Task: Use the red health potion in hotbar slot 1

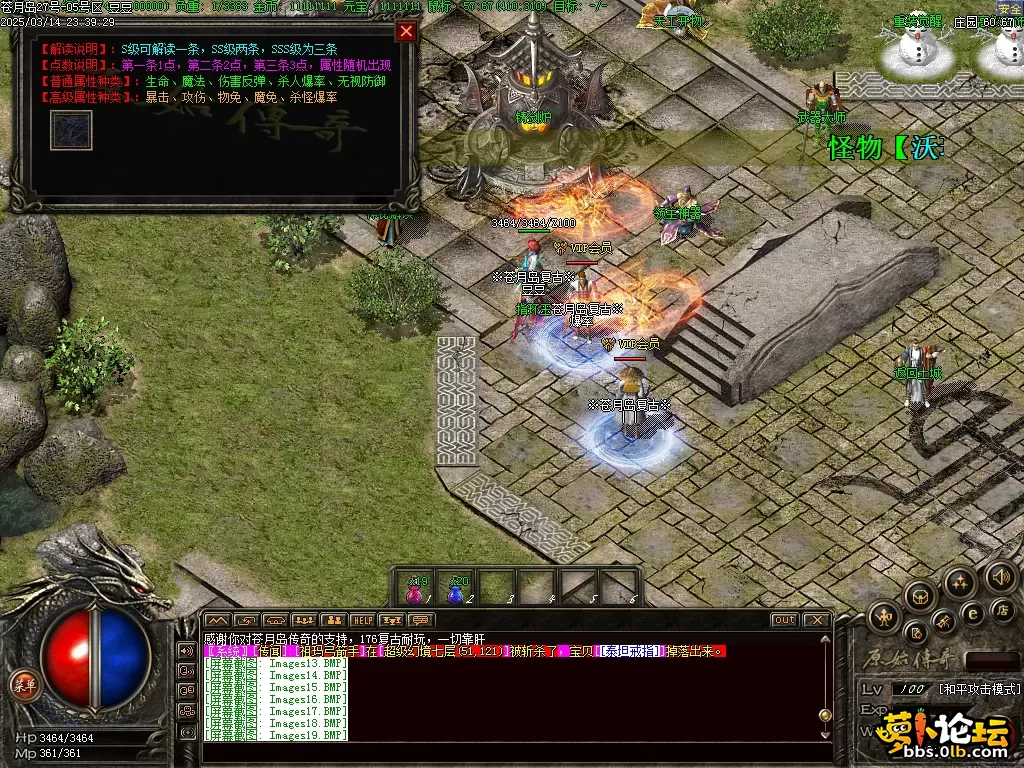Action: tap(415, 589)
